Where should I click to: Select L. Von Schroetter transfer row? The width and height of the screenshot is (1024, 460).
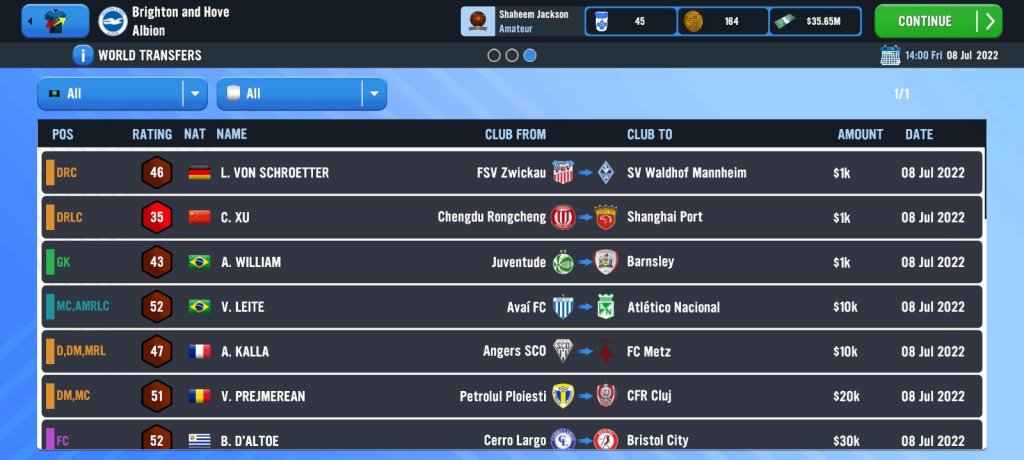[512, 173]
